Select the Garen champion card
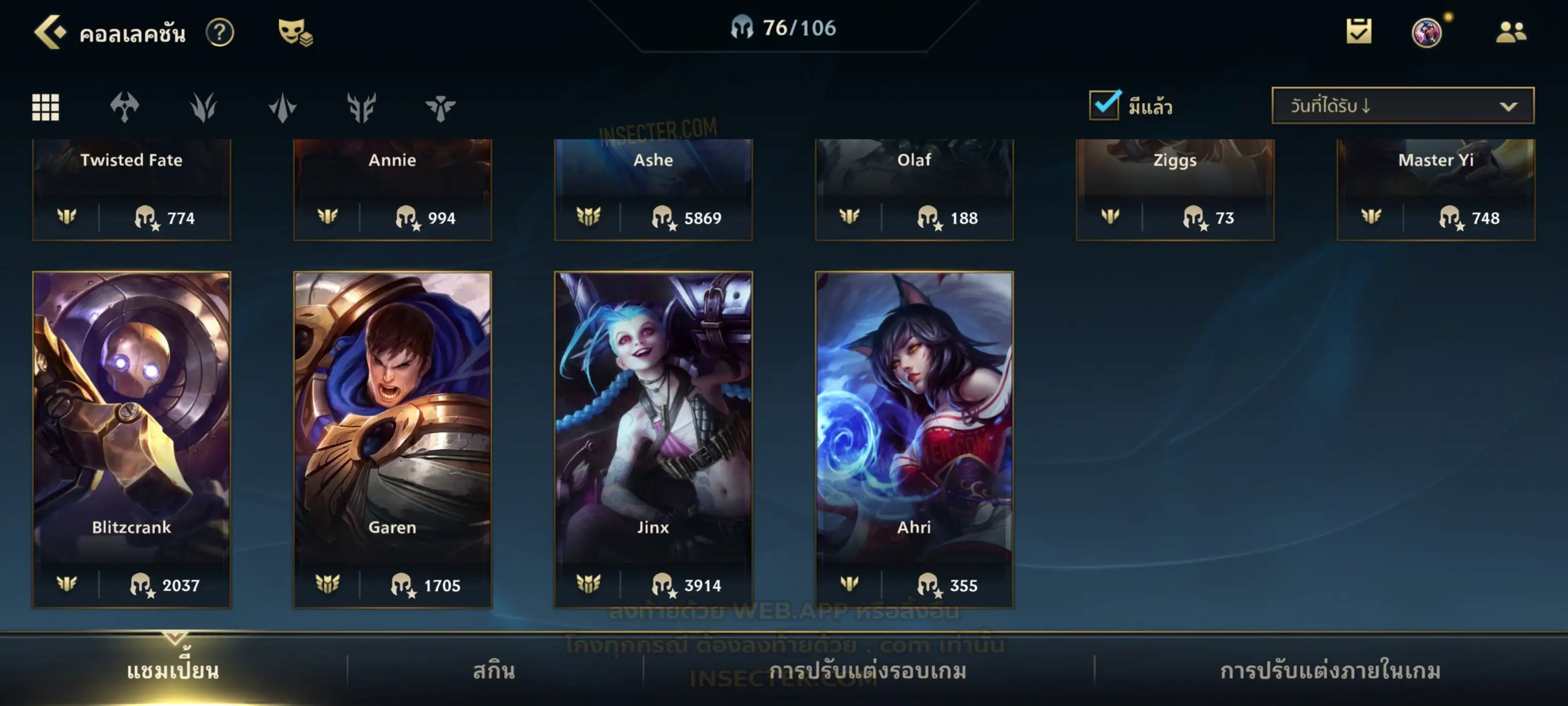 point(393,439)
